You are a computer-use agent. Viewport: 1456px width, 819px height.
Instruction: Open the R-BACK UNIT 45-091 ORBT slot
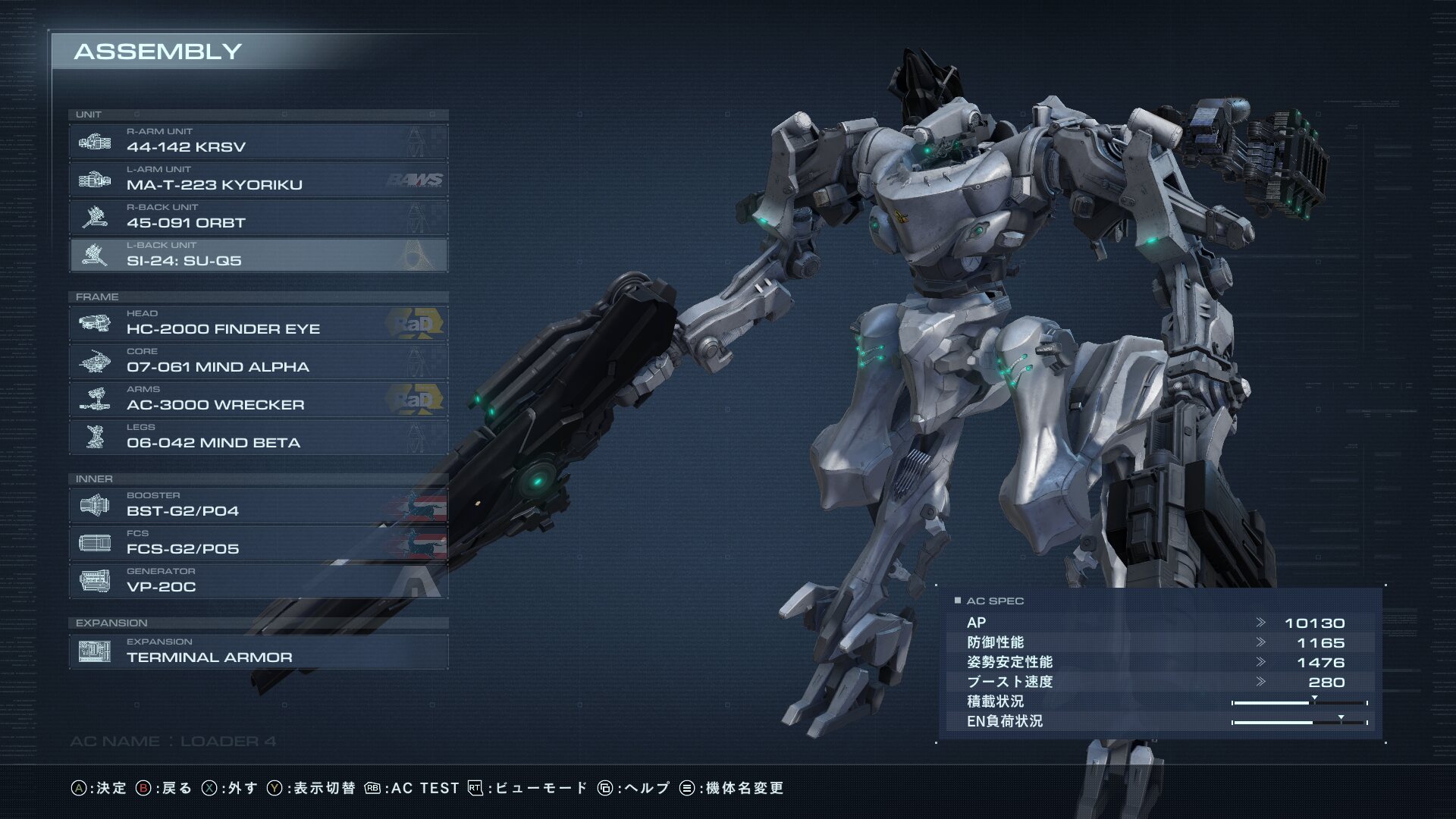click(258, 217)
